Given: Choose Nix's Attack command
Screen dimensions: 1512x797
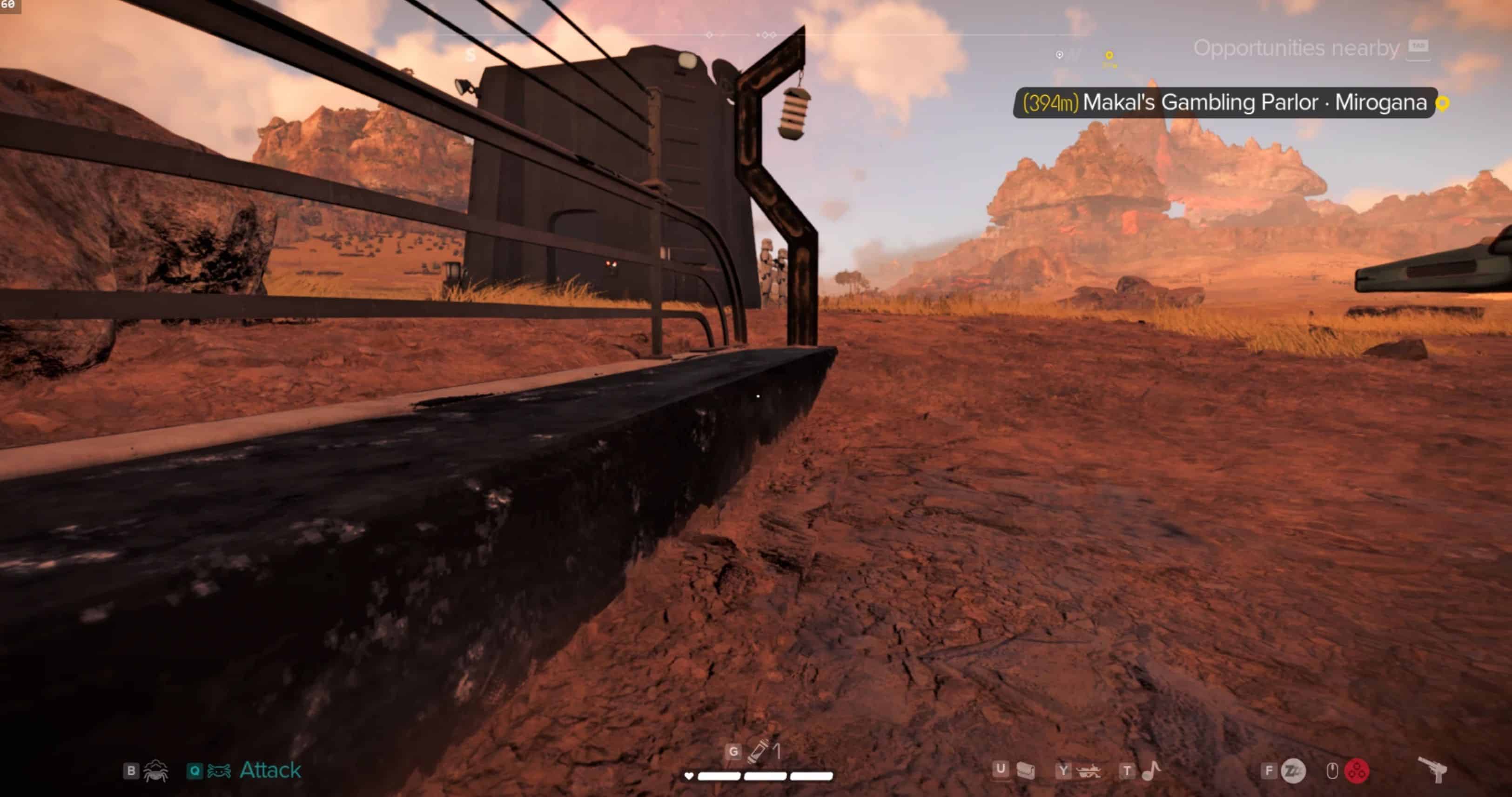Looking at the screenshot, I should tap(269, 770).
